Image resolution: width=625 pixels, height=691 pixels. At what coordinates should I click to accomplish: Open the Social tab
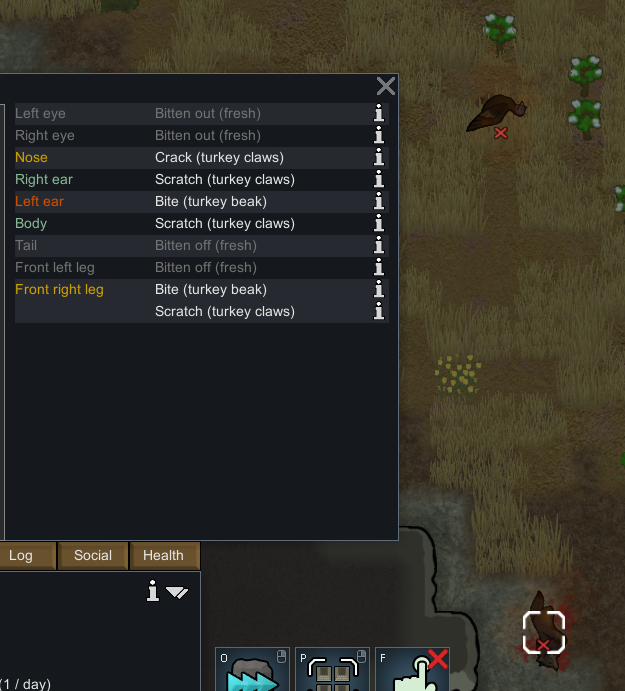[x=93, y=556]
